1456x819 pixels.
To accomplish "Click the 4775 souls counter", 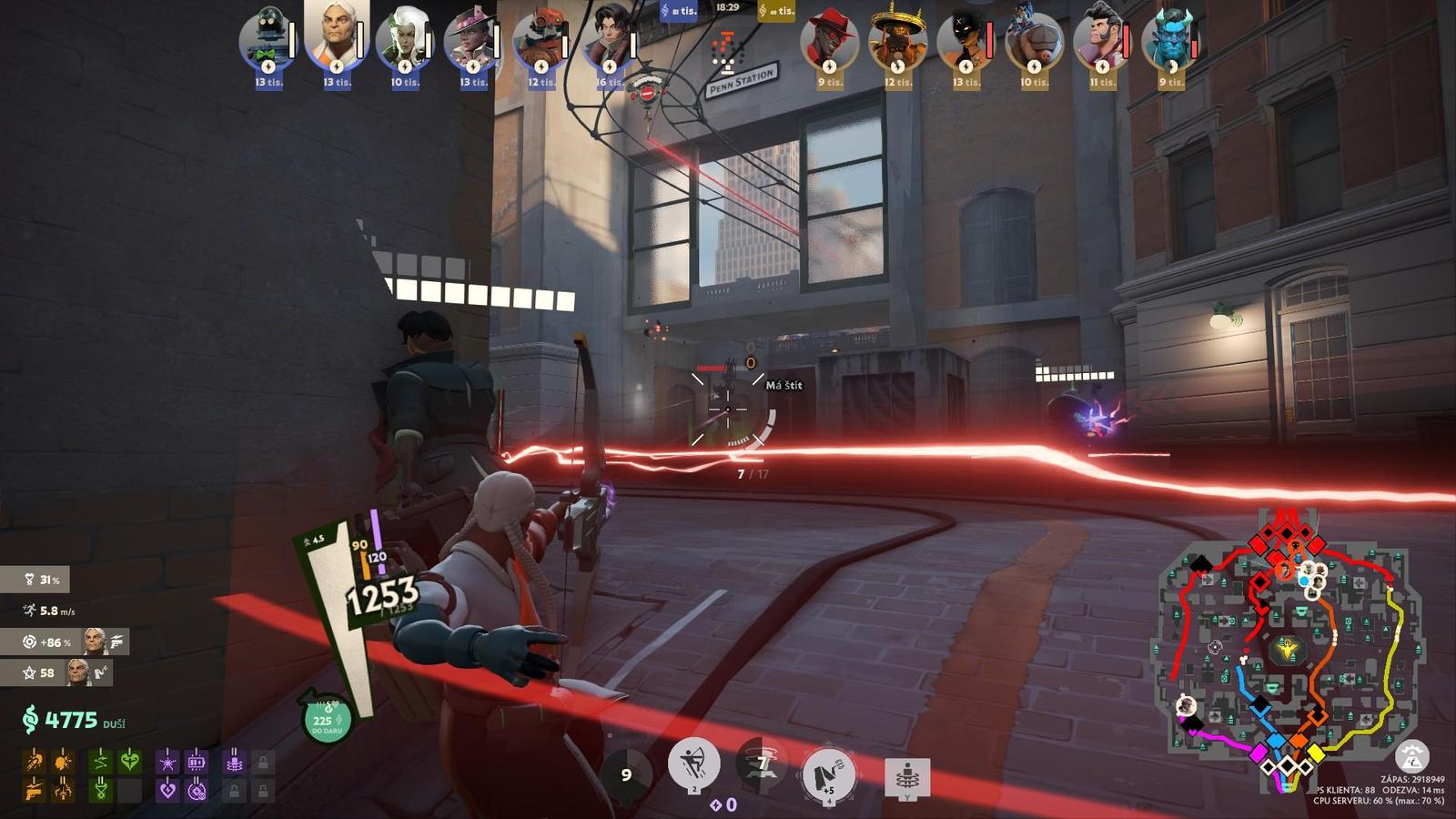I will [x=71, y=721].
